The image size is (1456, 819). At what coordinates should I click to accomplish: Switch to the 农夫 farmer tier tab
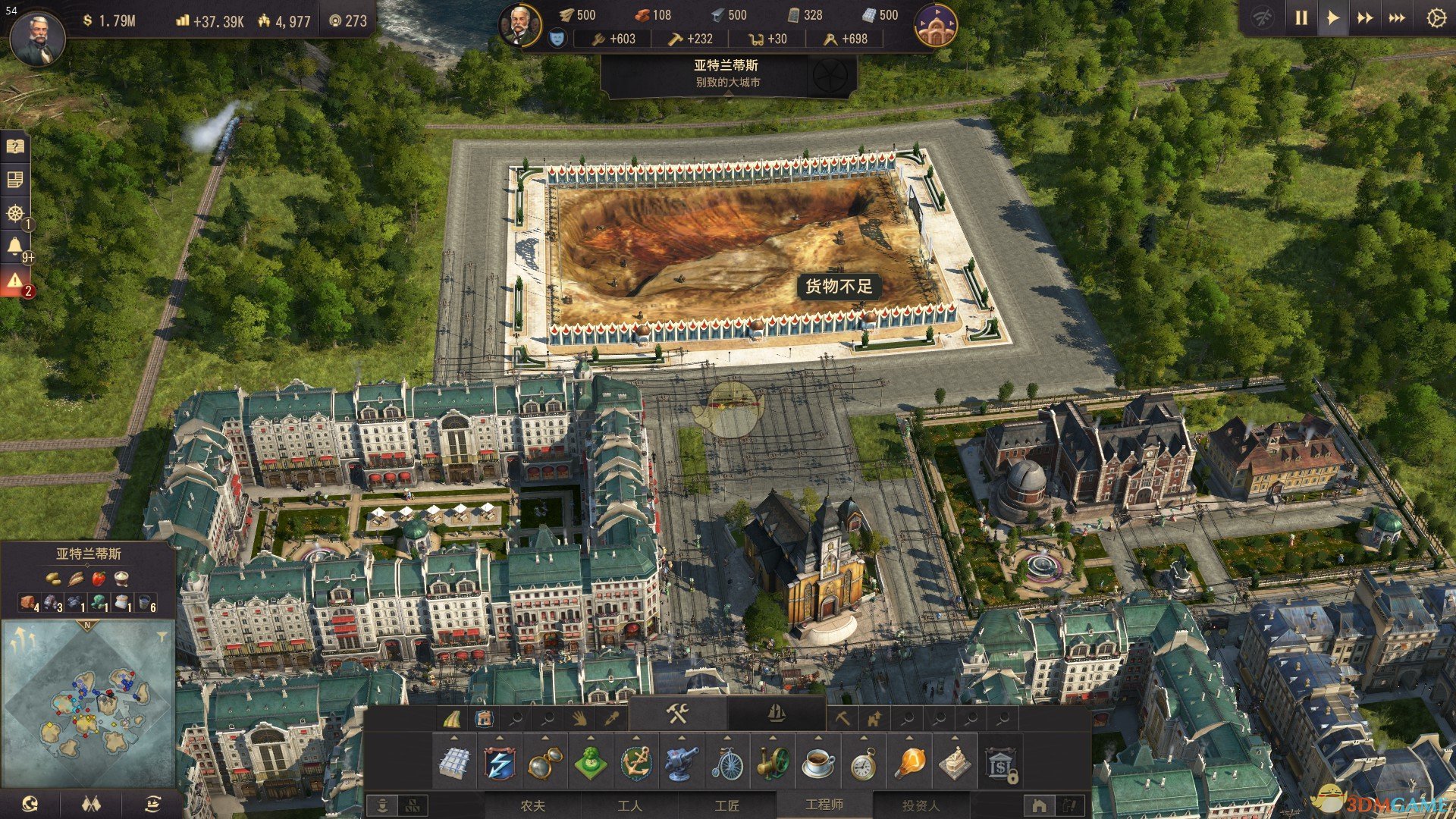532,805
